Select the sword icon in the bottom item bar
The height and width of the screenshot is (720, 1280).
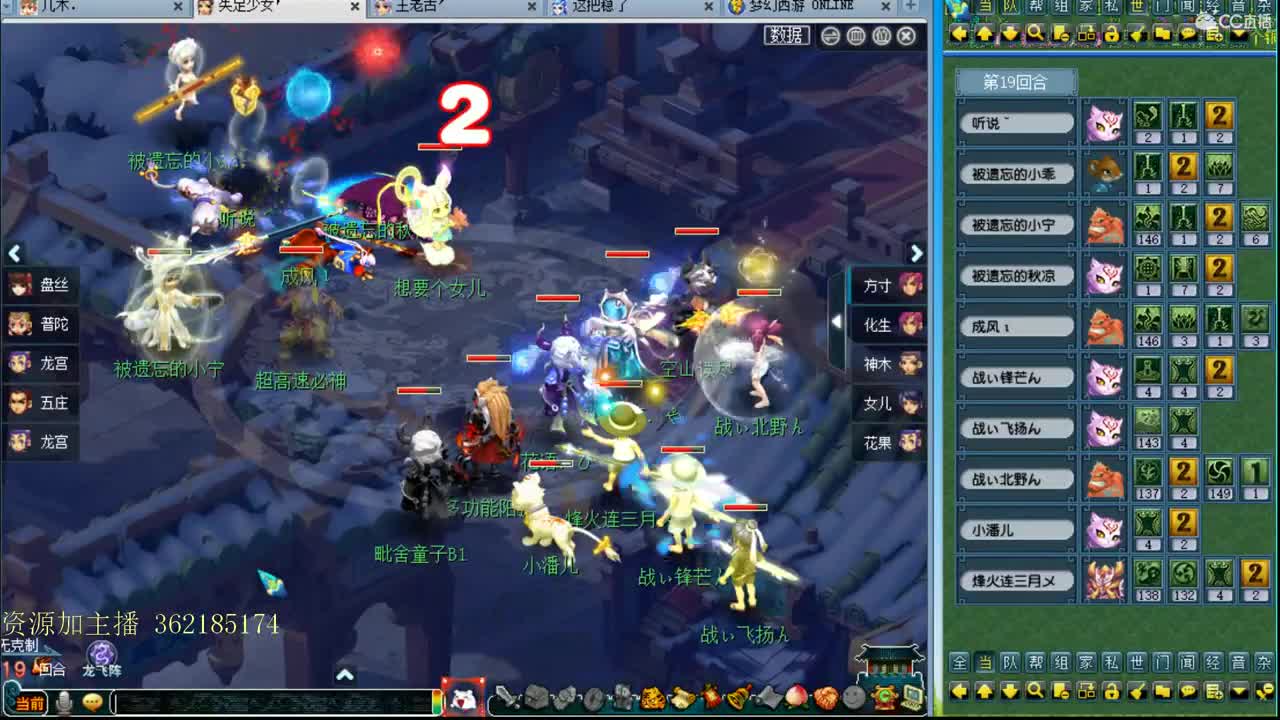coord(507,698)
